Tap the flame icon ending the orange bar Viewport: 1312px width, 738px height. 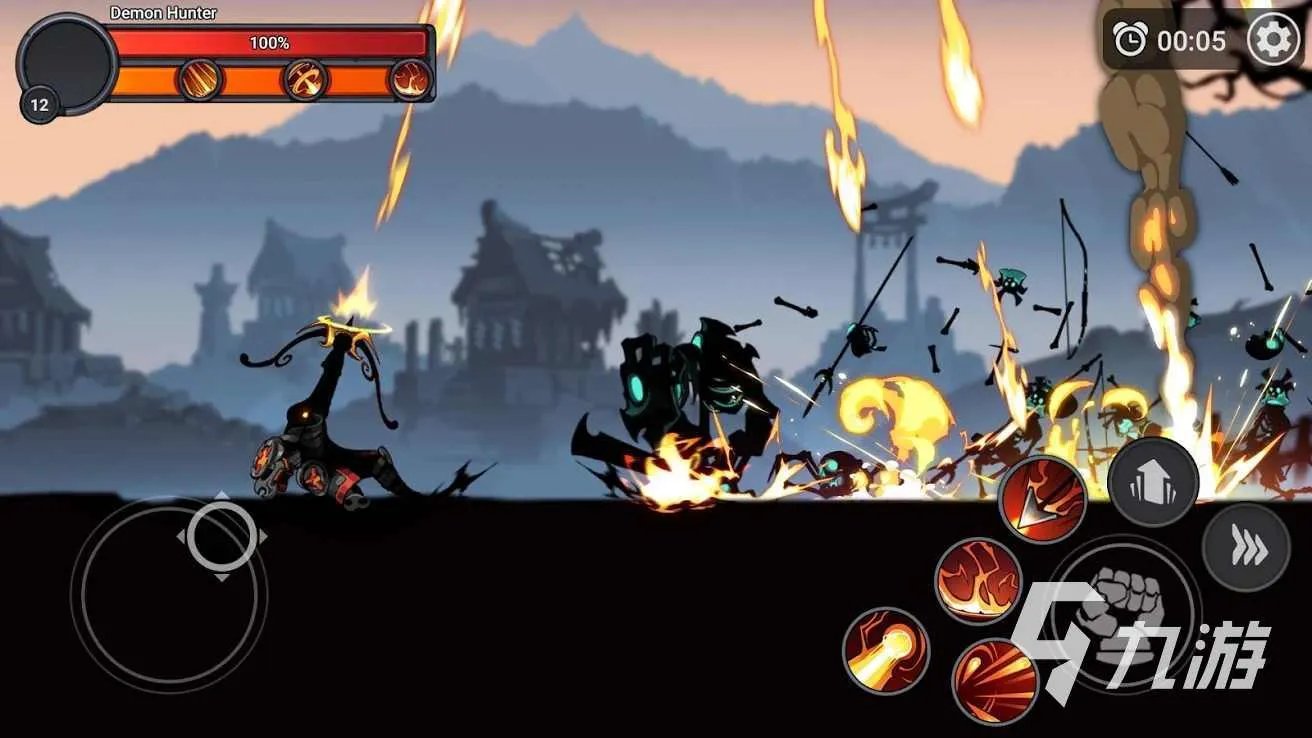(x=411, y=80)
